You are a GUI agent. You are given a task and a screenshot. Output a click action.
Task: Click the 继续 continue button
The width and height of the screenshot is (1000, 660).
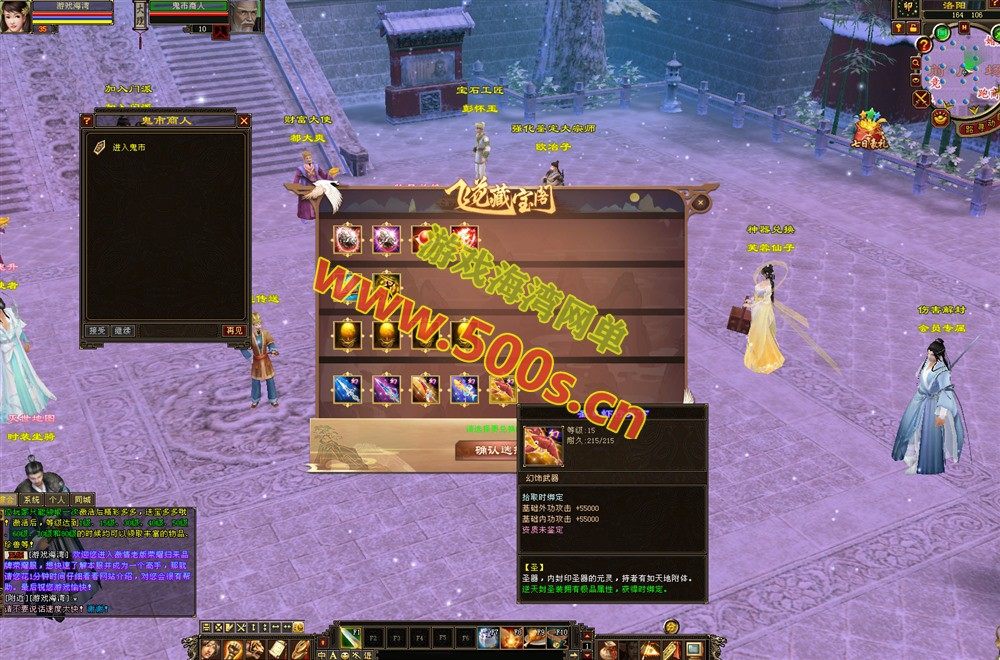coord(122,330)
